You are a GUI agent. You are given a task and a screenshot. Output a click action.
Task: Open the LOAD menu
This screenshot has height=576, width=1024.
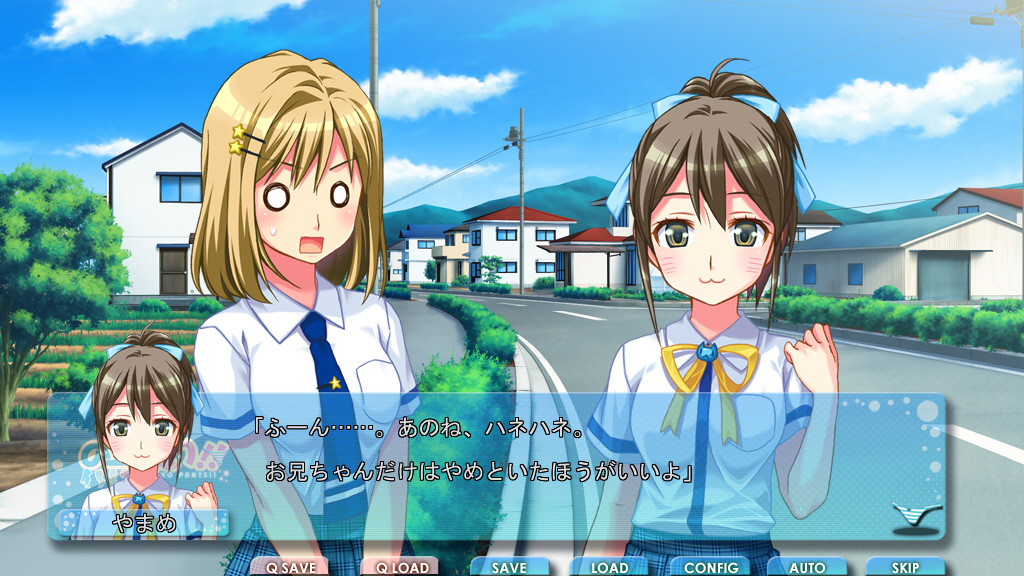click(x=609, y=567)
